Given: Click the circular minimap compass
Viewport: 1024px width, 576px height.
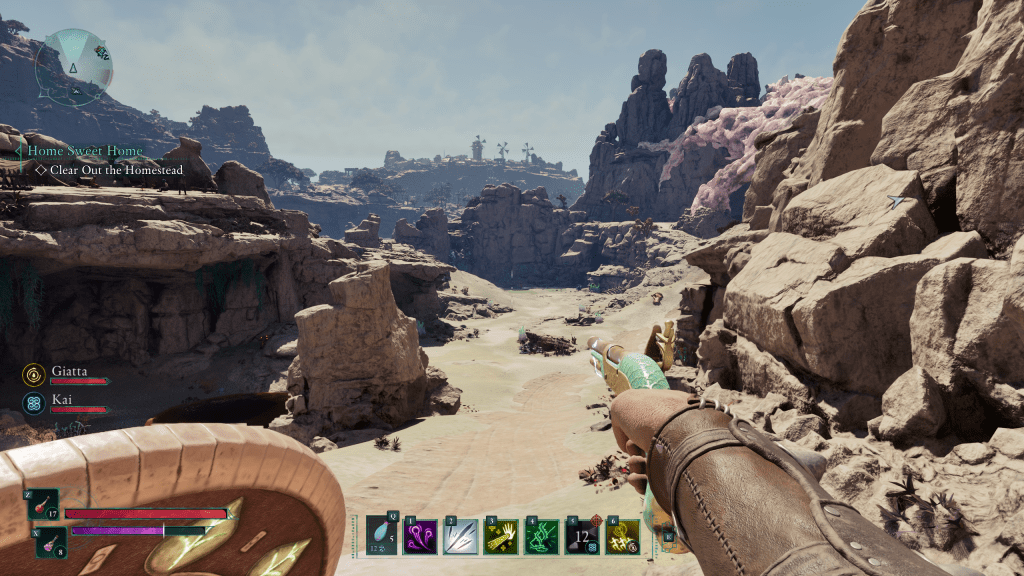Looking at the screenshot, I should click(x=73, y=66).
